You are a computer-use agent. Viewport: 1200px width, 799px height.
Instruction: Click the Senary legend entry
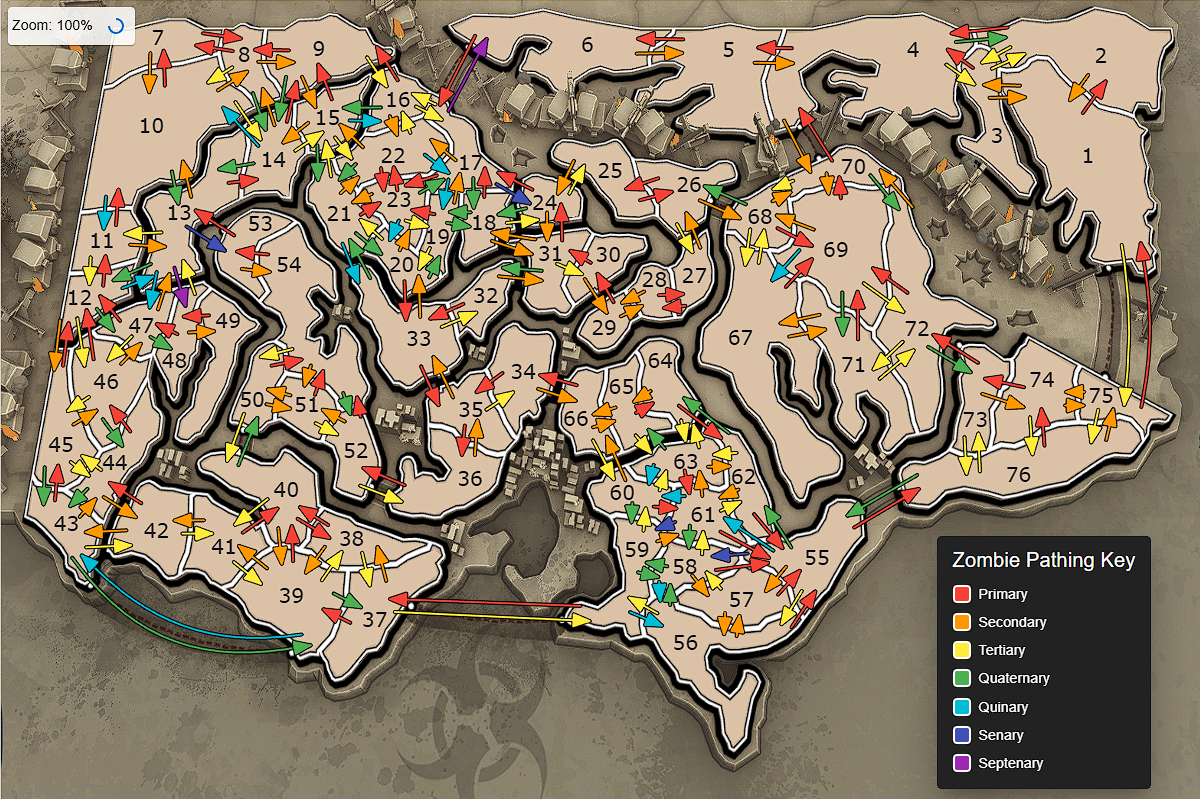[x=1000, y=735]
